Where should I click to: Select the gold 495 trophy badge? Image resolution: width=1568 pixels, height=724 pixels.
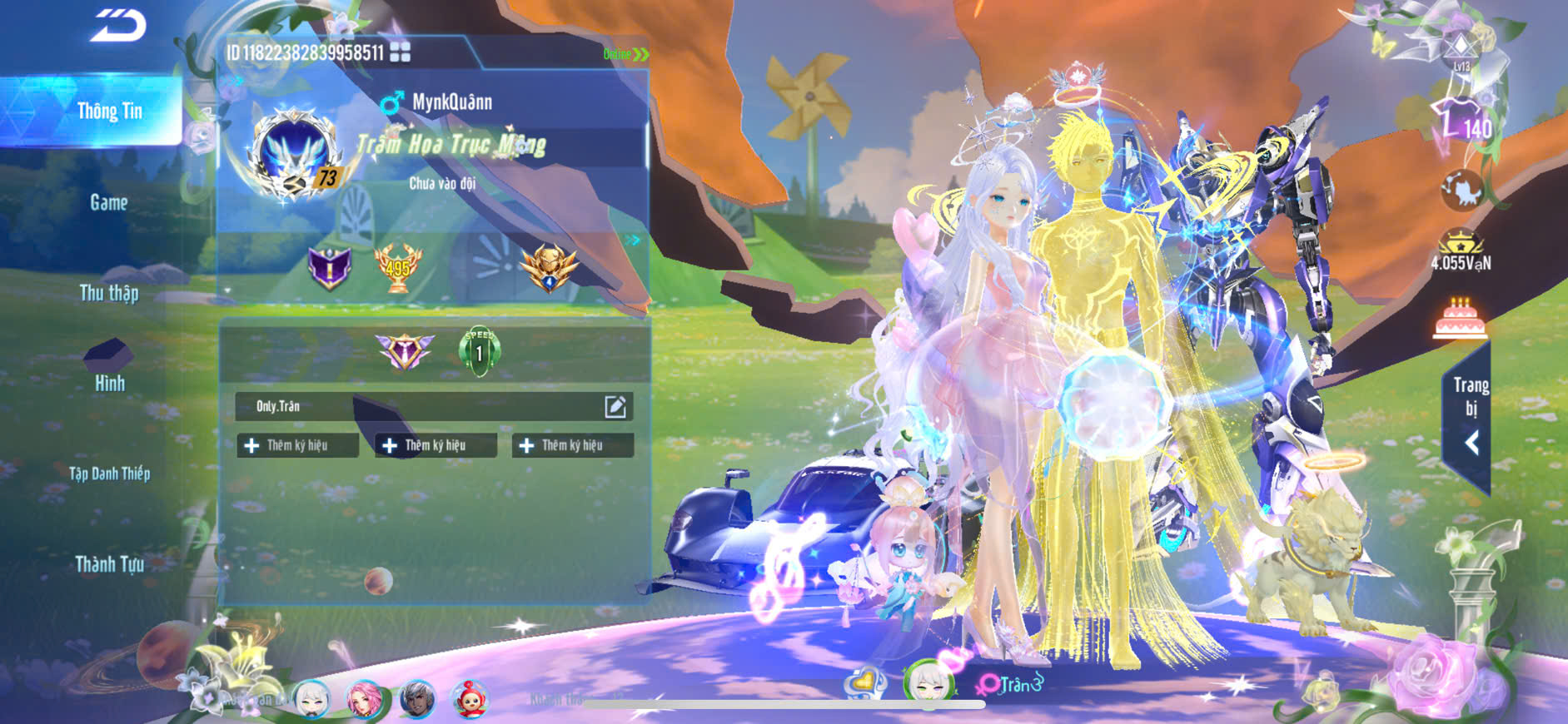(x=398, y=268)
